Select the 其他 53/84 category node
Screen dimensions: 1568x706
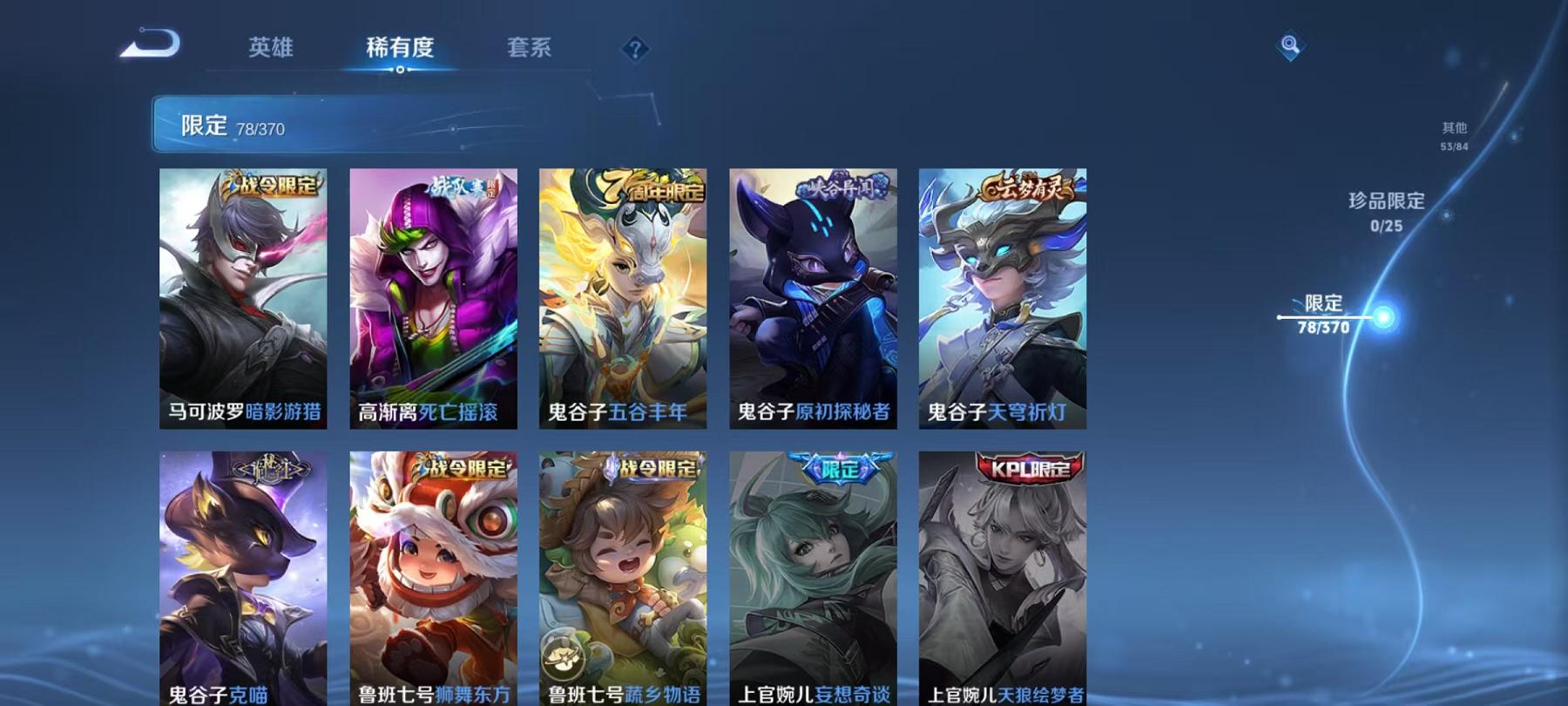pyautogui.click(x=1455, y=133)
